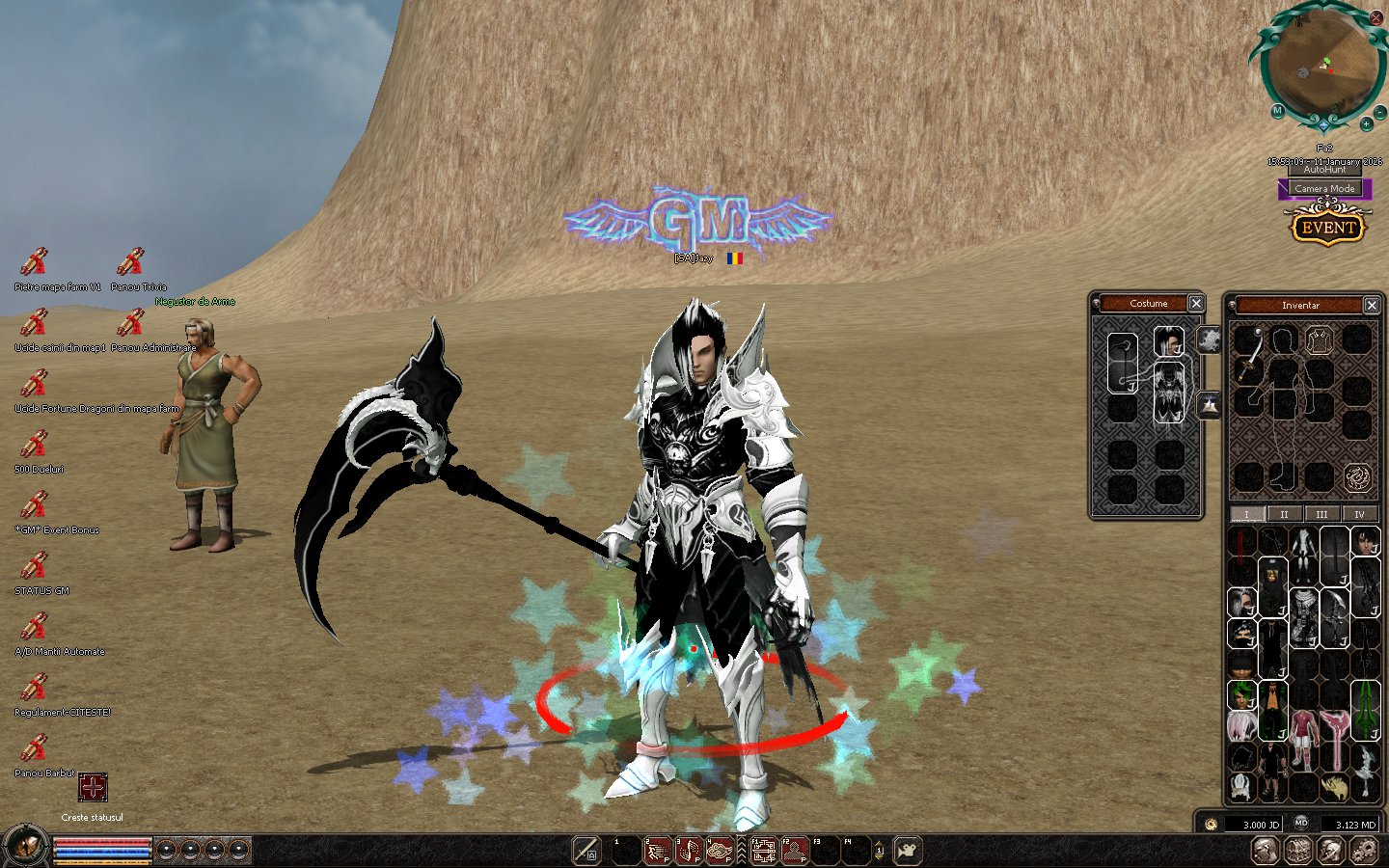
Task: Open the 500 Dueluri quest scroll
Action: click(35, 444)
